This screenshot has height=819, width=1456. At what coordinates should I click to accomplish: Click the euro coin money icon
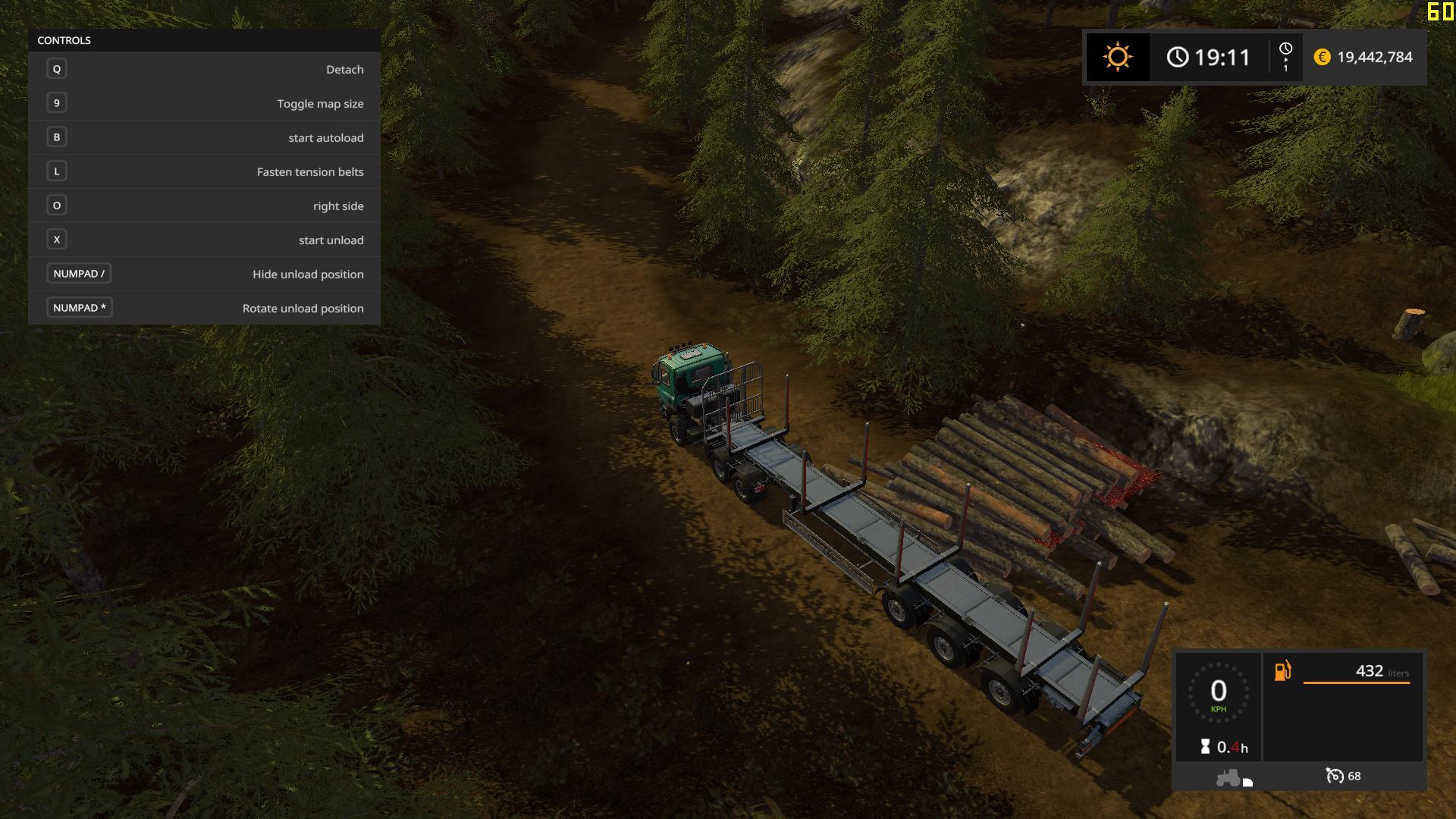[x=1322, y=57]
